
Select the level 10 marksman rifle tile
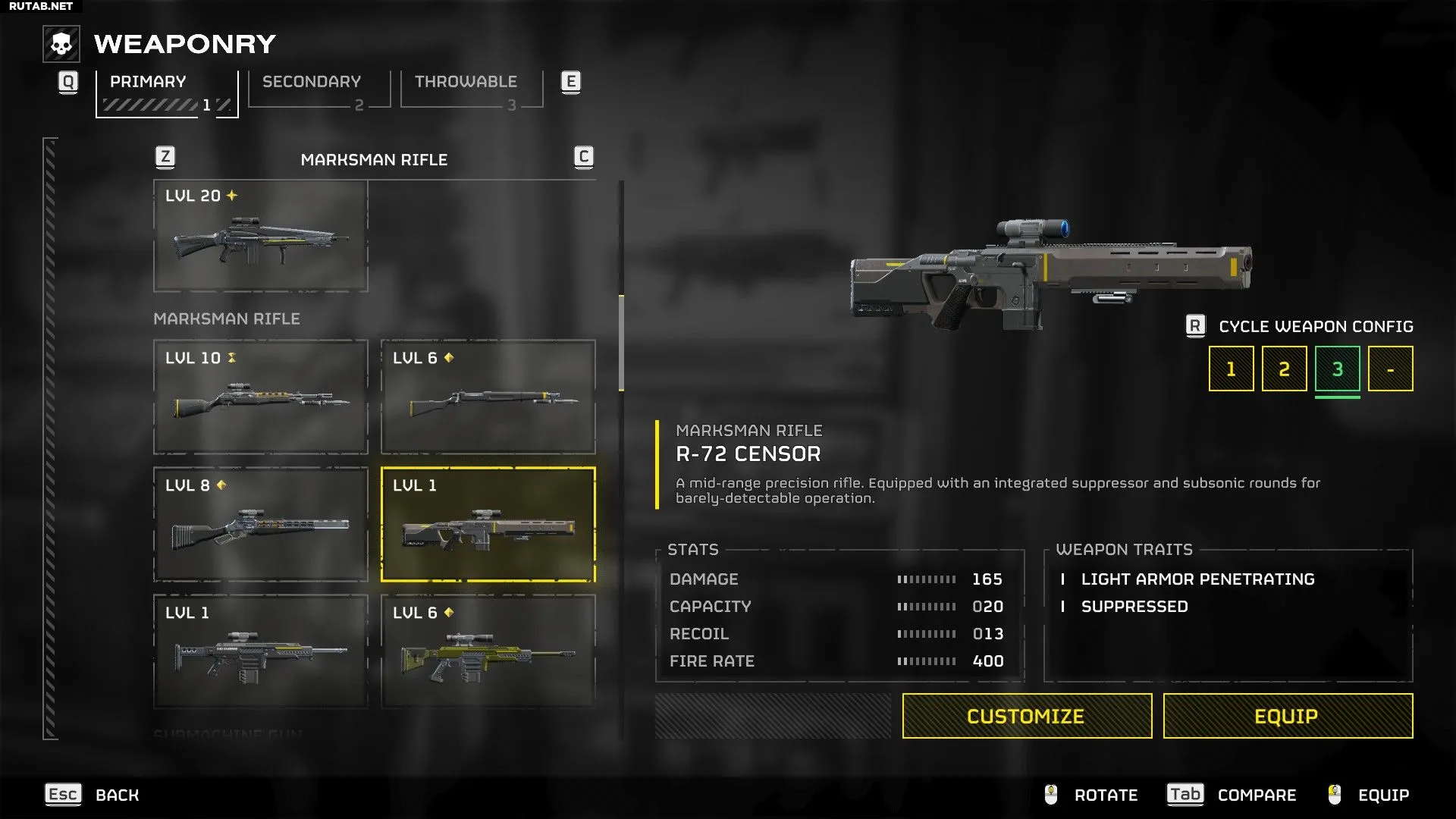tap(260, 397)
